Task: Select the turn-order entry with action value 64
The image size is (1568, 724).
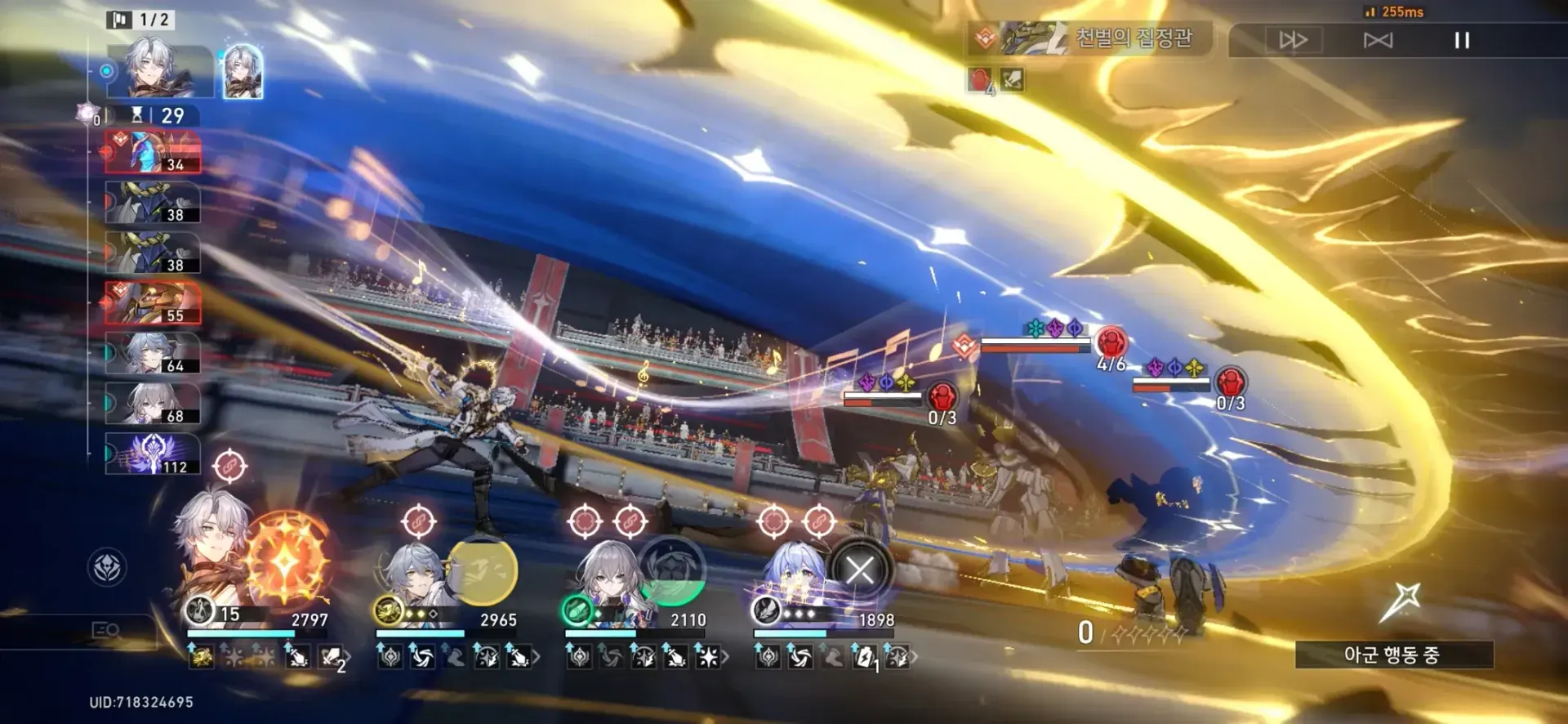Action: [153, 353]
